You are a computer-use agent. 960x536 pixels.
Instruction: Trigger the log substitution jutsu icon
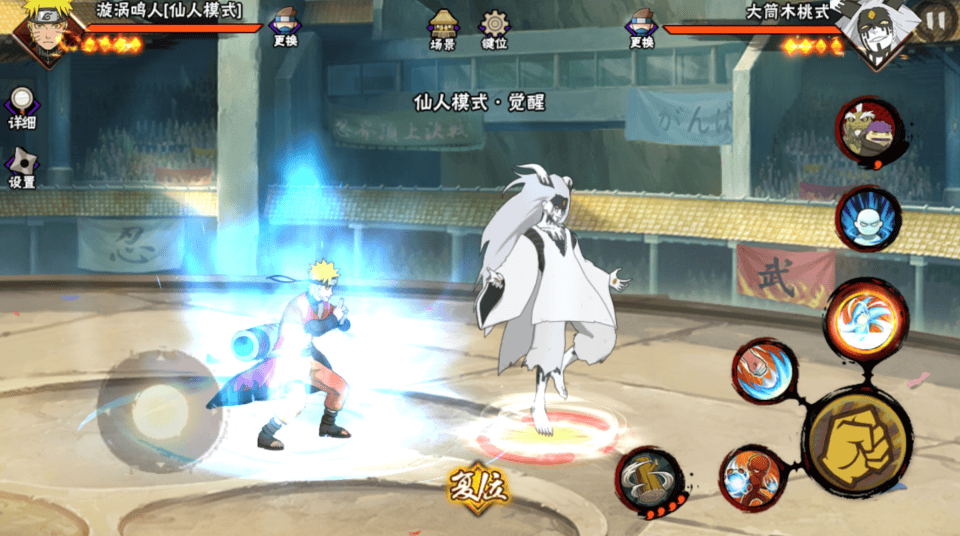click(x=649, y=481)
